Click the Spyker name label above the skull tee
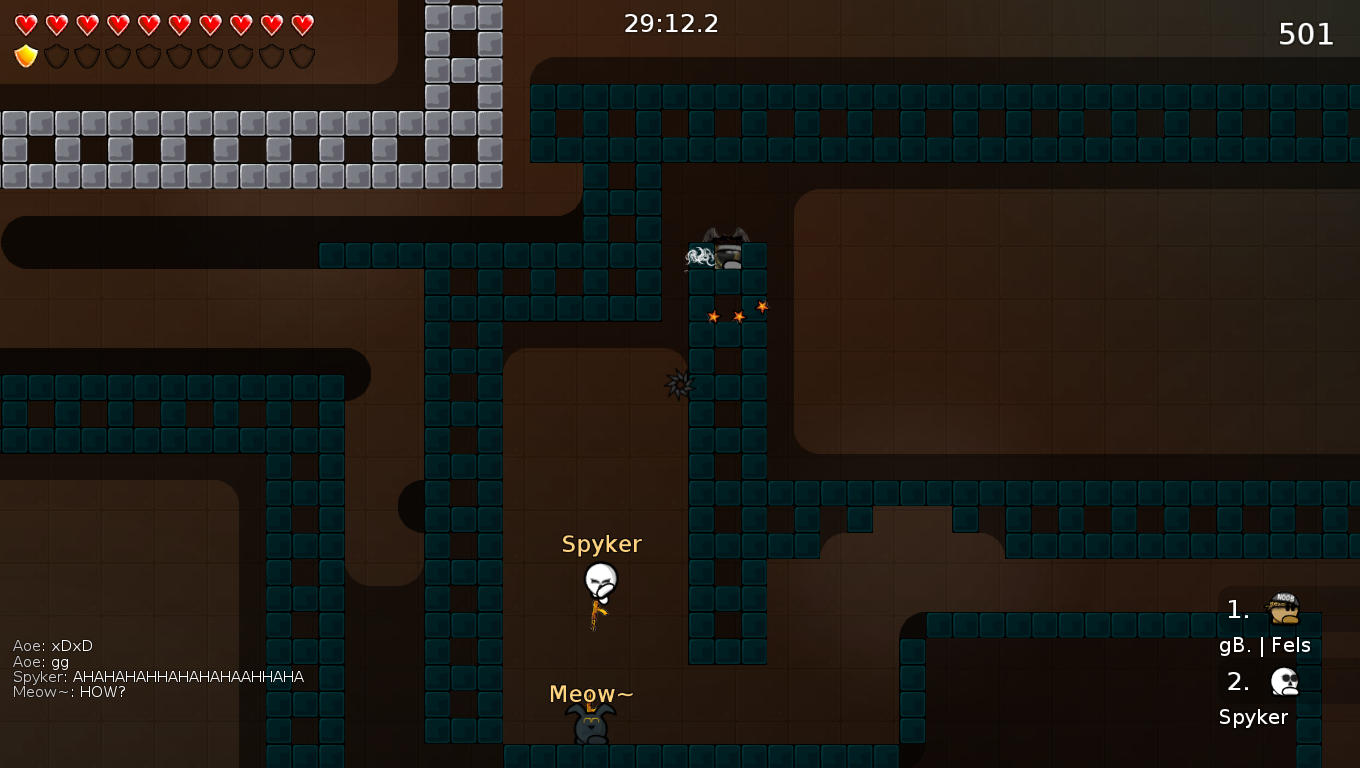Image resolution: width=1360 pixels, height=768 pixels. tap(601, 544)
